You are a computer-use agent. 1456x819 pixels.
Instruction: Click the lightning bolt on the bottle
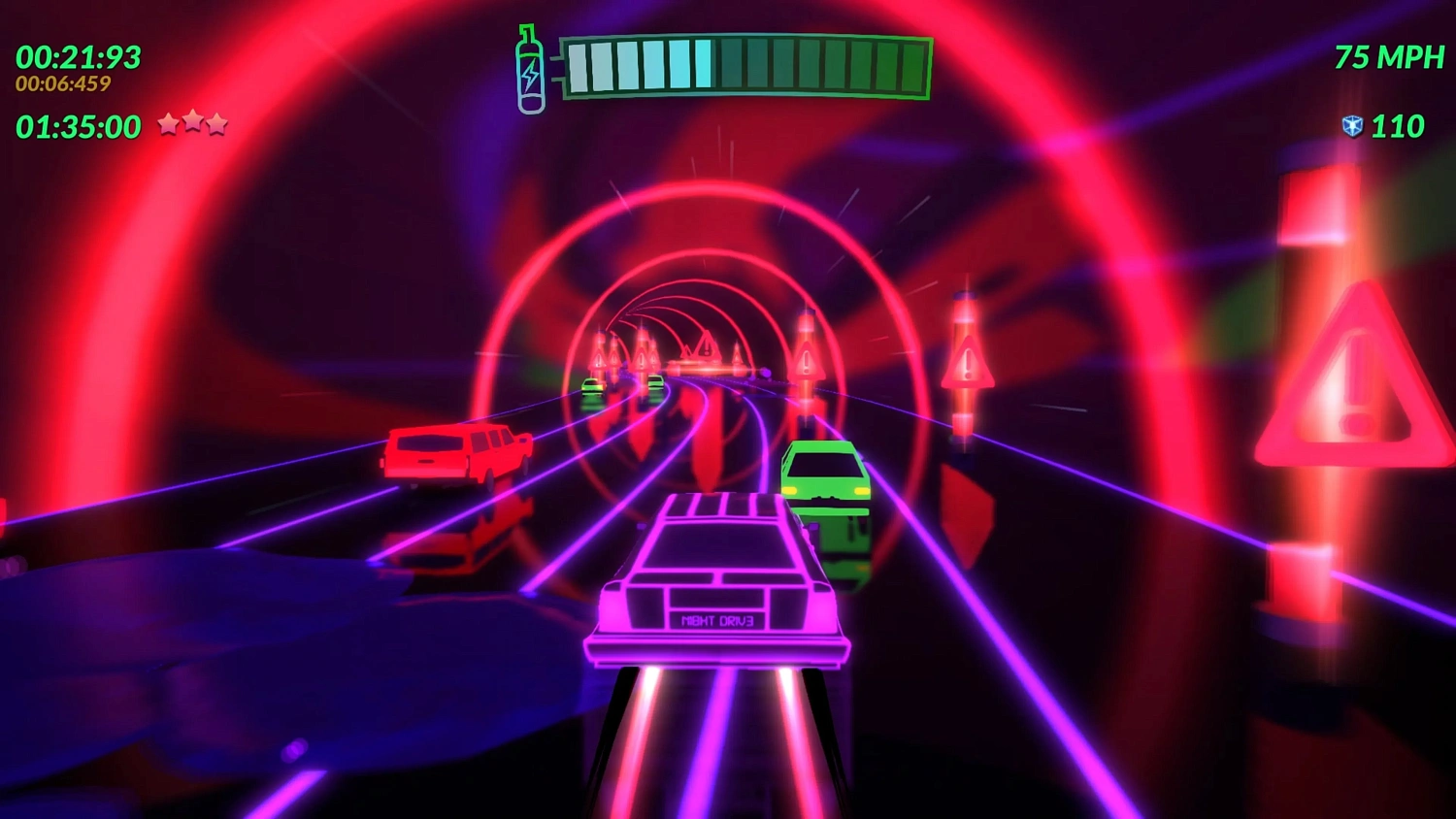click(x=529, y=73)
